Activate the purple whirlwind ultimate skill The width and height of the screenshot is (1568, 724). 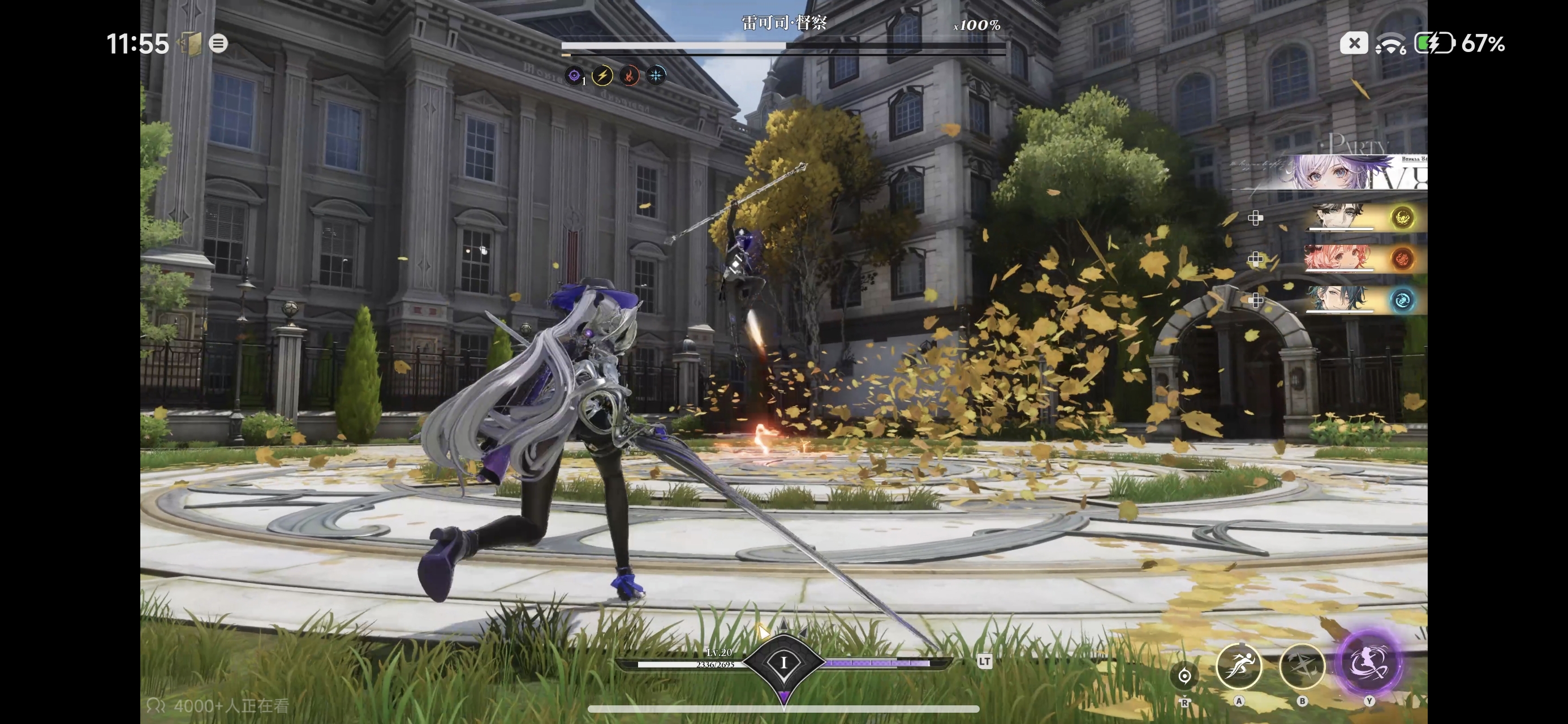tap(1369, 663)
